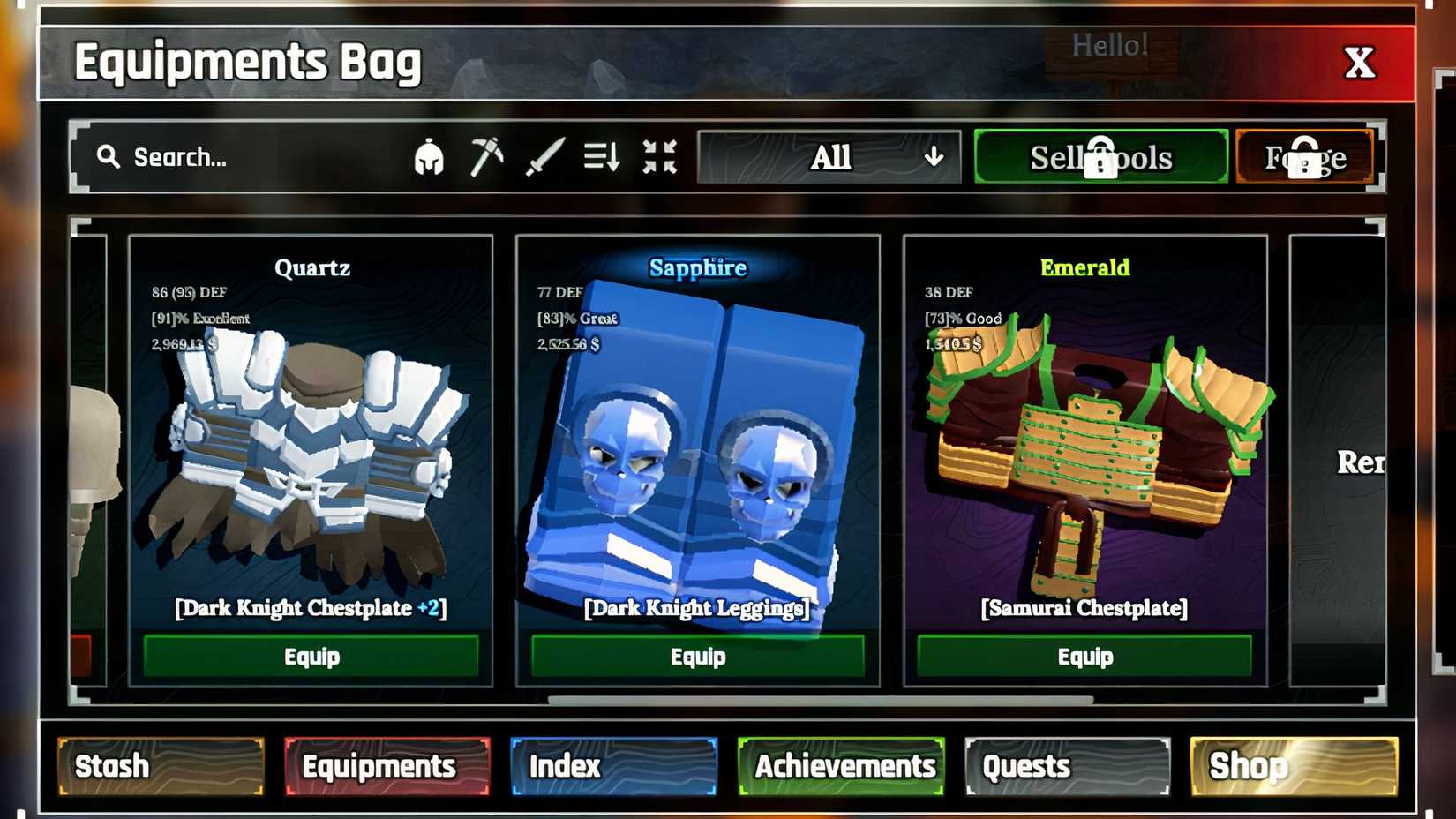
Task: Click the Search text field
Action: pos(221,156)
